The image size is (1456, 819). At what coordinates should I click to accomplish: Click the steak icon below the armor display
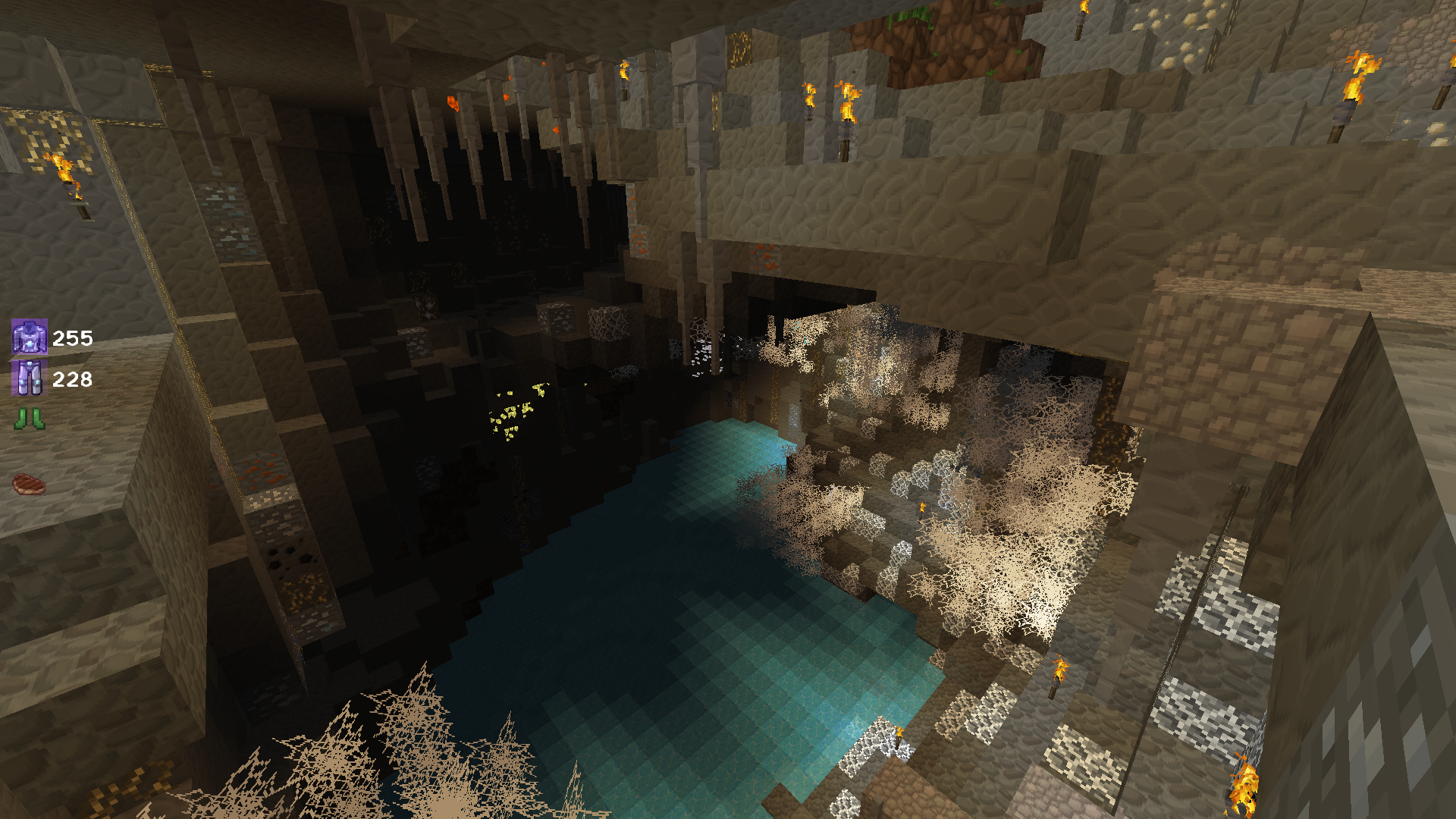point(27,479)
